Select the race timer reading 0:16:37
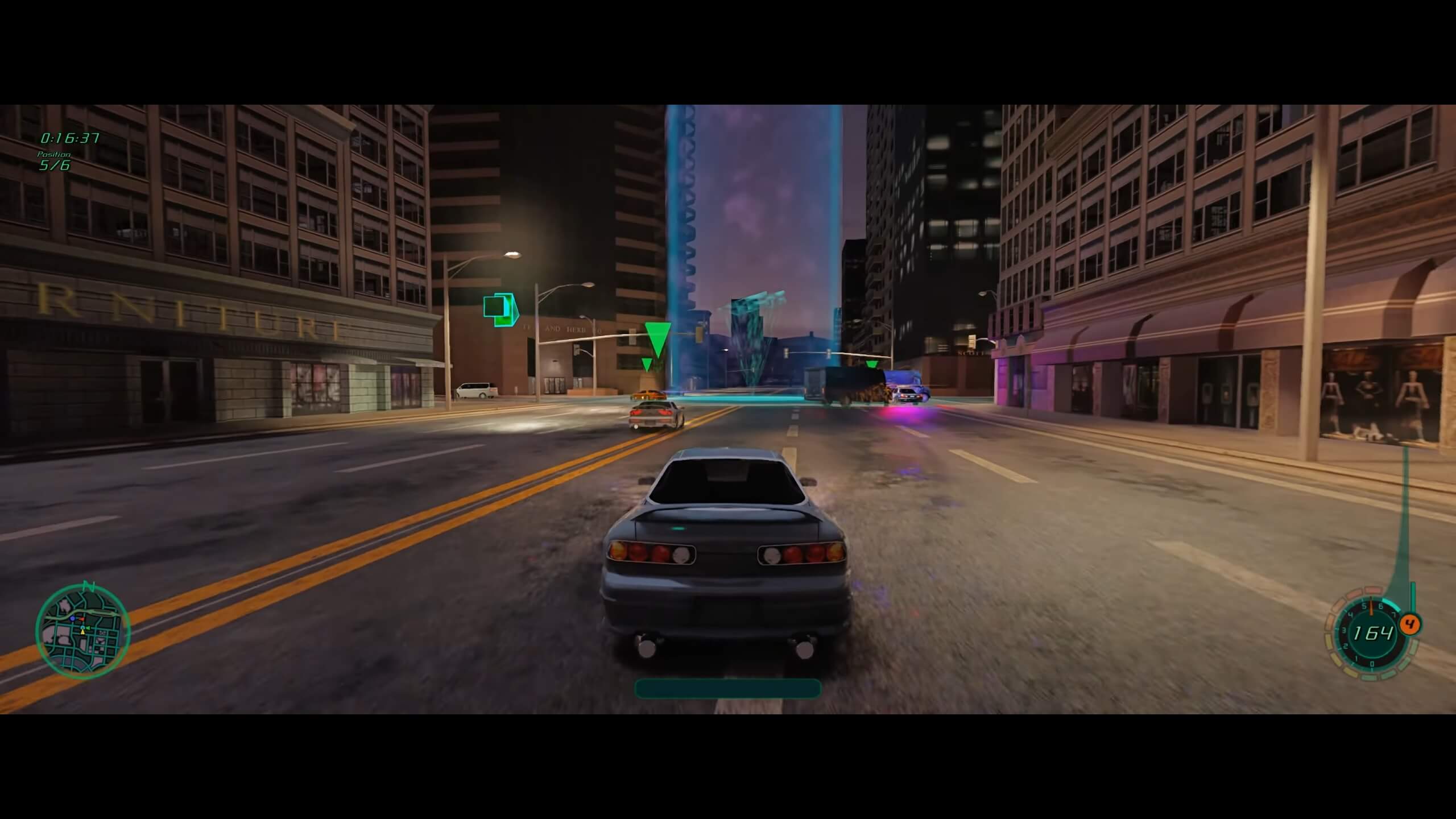This screenshot has height=819, width=1456. pyautogui.click(x=69, y=138)
